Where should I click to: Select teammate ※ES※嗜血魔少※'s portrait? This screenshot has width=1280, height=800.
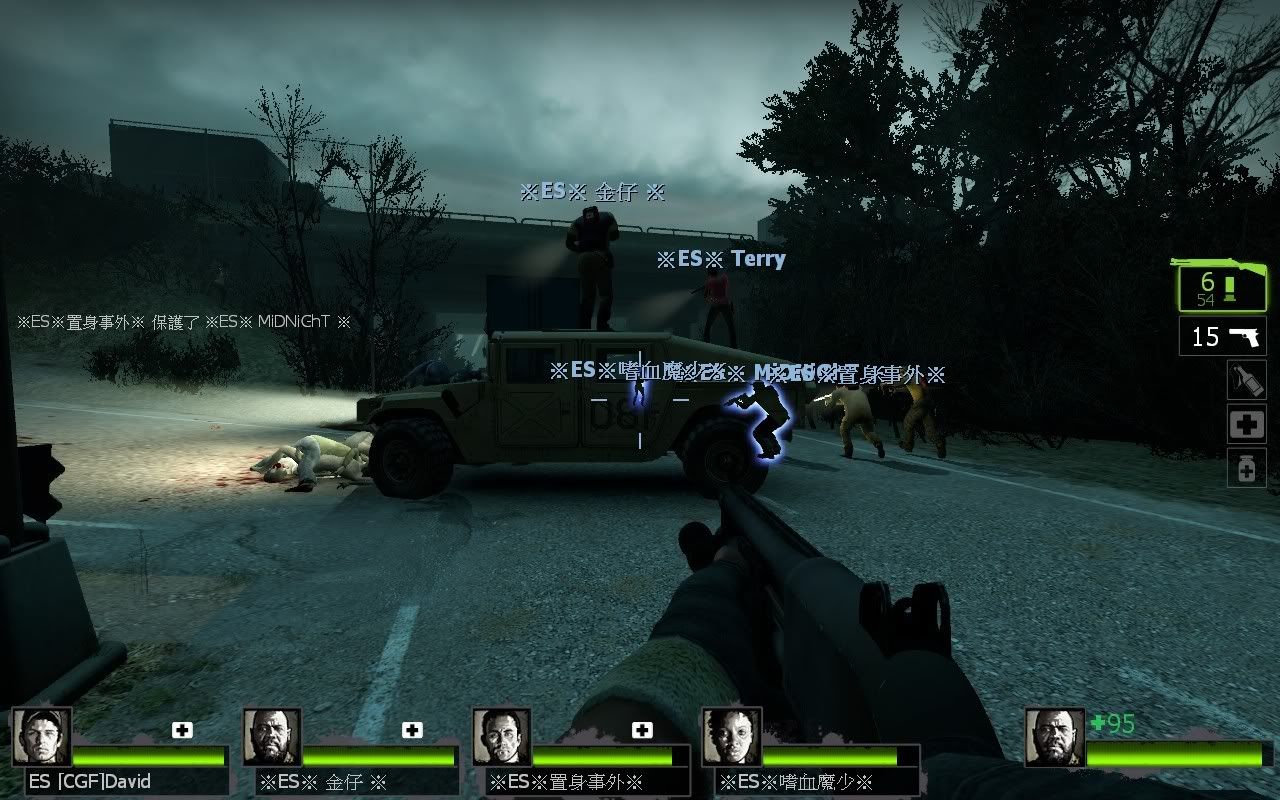tap(732, 738)
